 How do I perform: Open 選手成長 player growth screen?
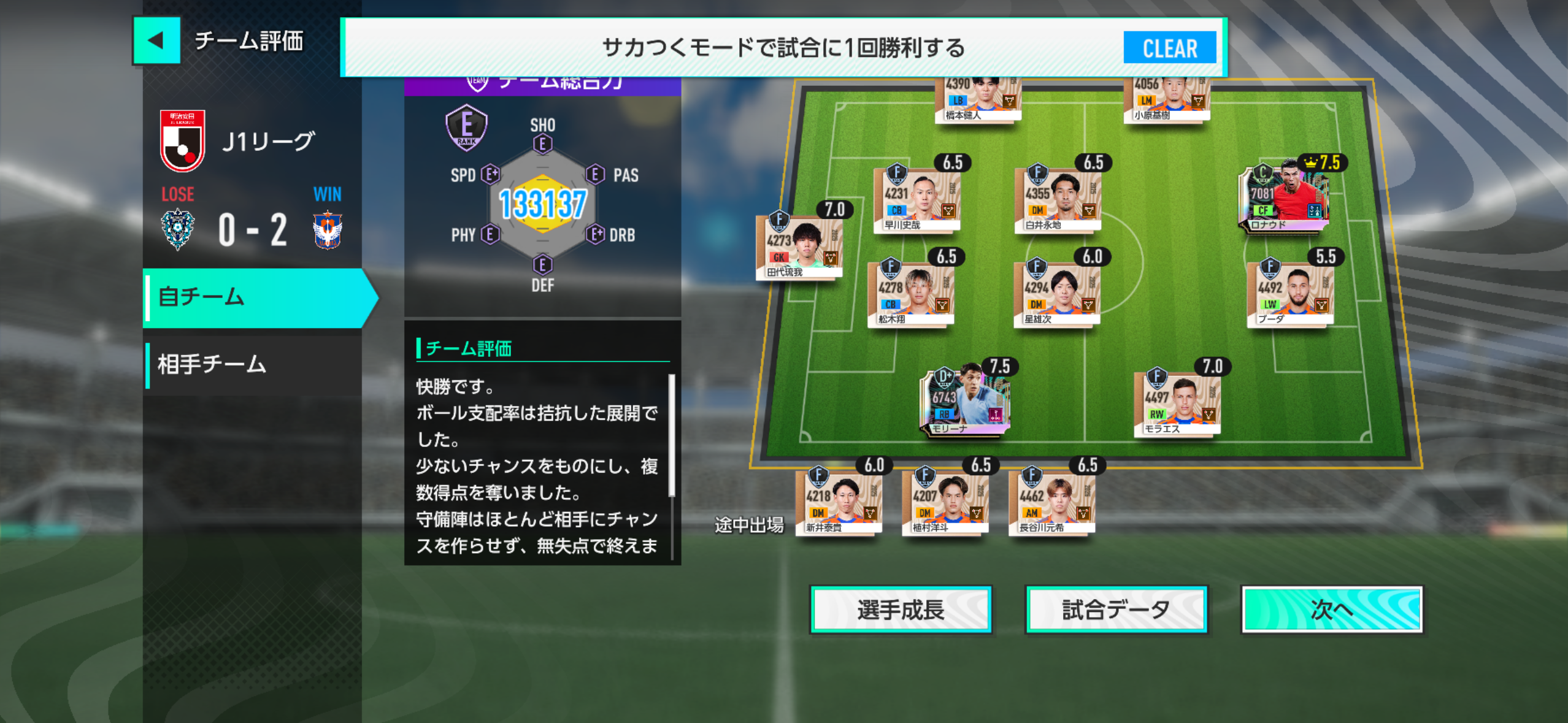coord(900,610)
